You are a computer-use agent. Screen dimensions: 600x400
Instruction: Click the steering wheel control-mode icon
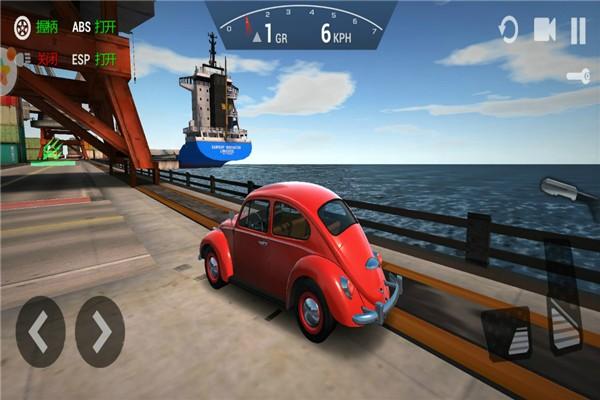(22, 27)
